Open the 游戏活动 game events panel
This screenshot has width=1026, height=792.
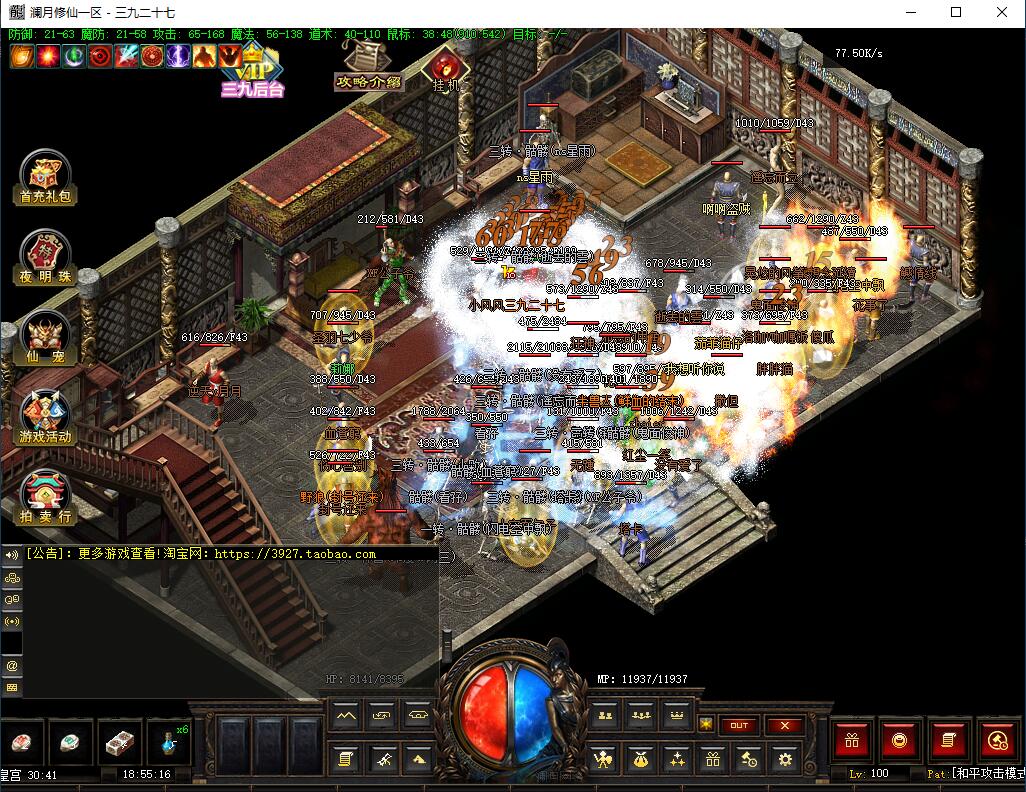[x=45, y=417]
